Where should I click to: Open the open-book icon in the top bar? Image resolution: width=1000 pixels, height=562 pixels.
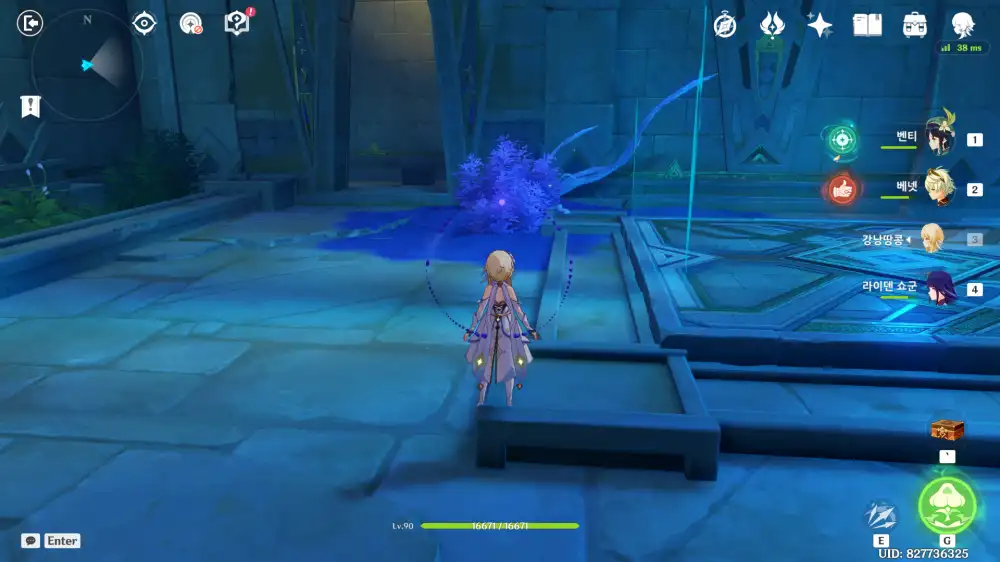[x=867, y=25]
